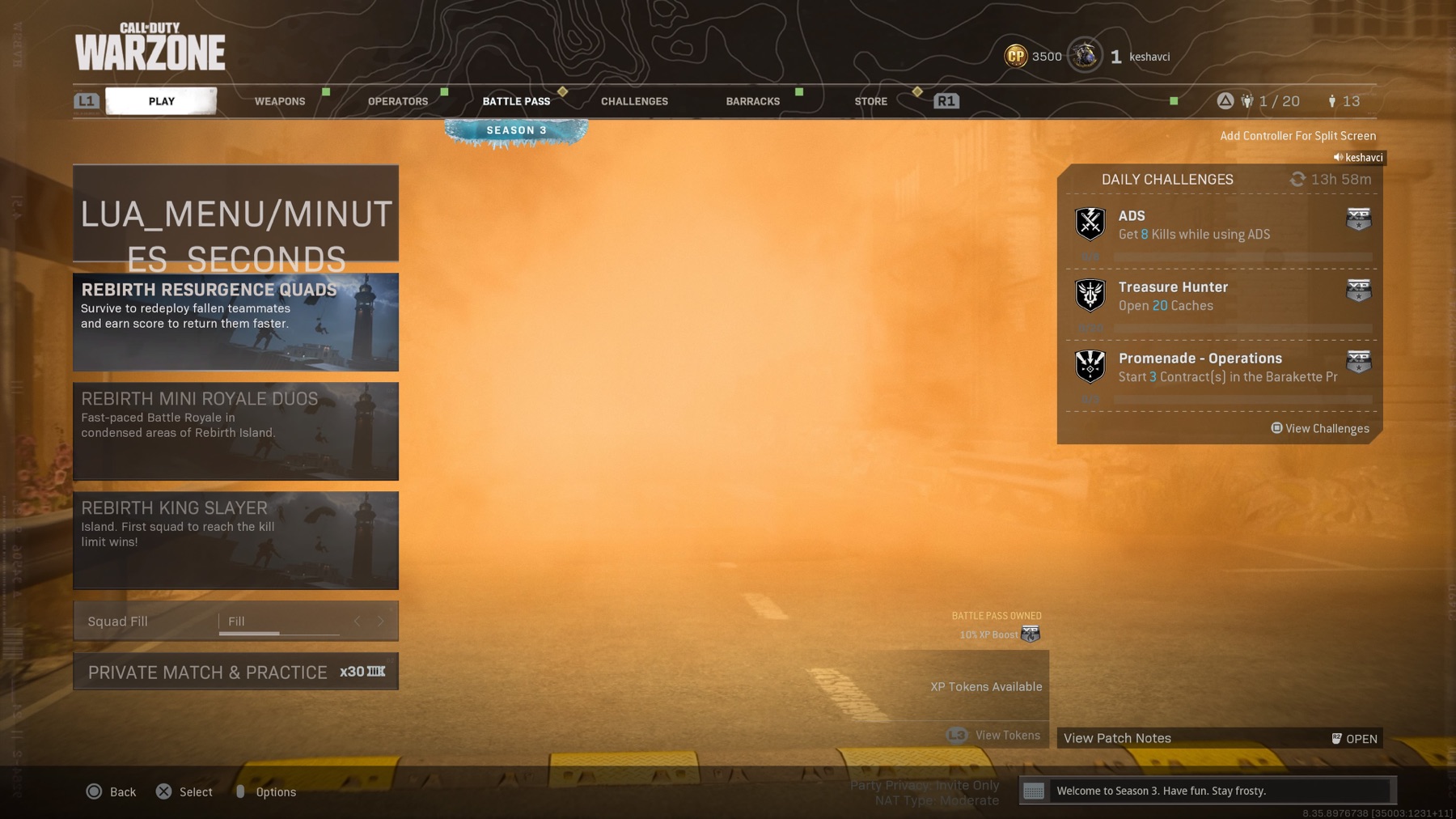Screen dimensions: 1456x819
Task: Click View Challenges
Action: click(x=1319, y=428)
